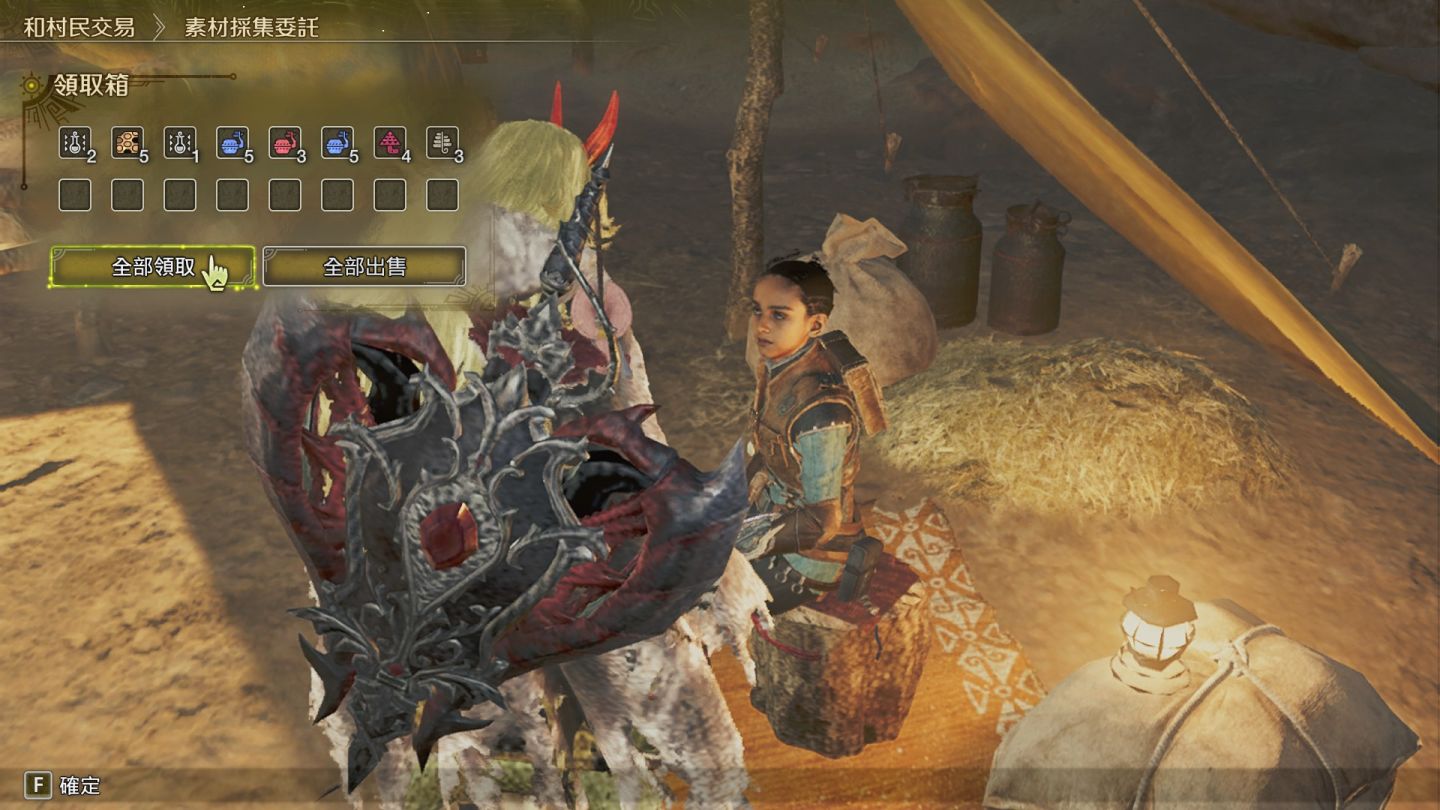Screen dimensions: 1440x810
Task: Choose the flask slot with quantity 1
Action: 180,143
